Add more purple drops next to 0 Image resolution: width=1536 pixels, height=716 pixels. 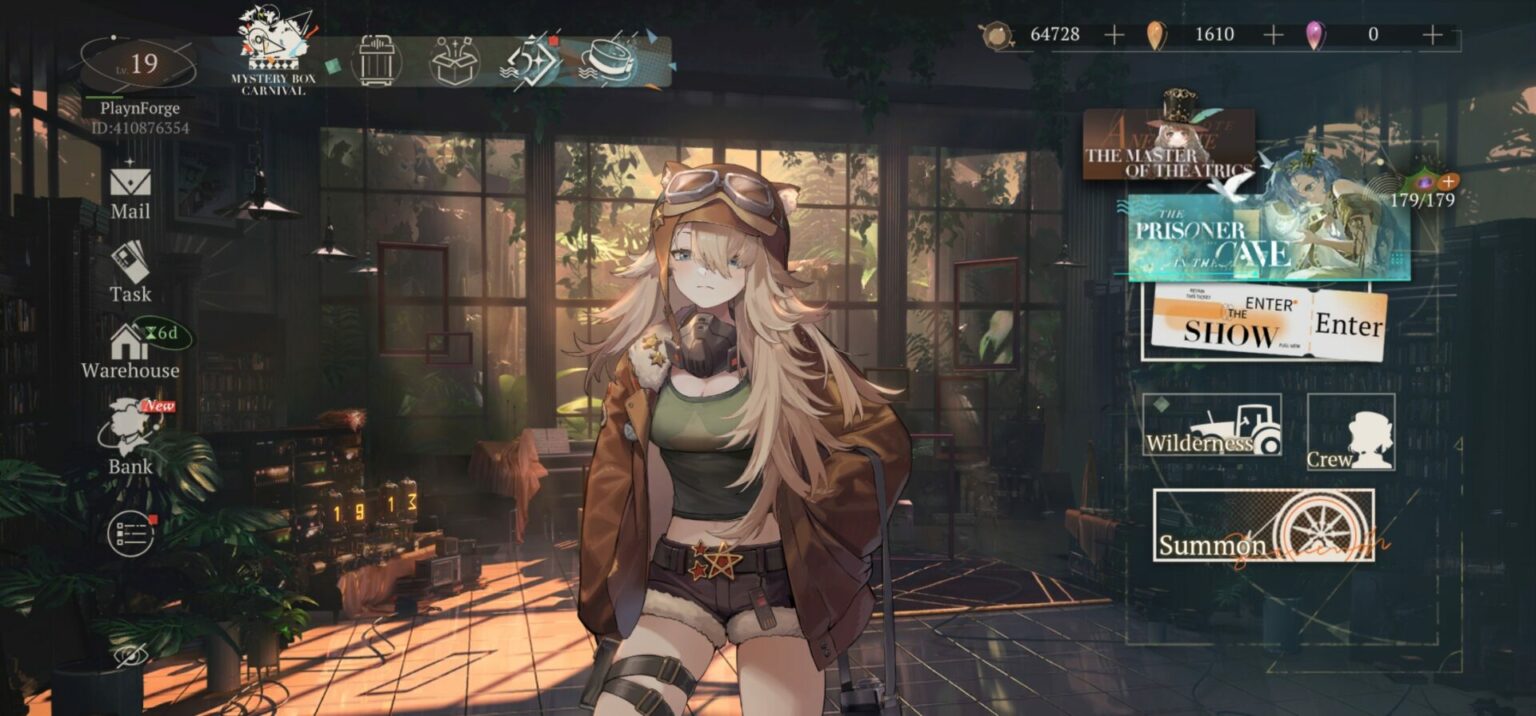tap(1432, 35)
